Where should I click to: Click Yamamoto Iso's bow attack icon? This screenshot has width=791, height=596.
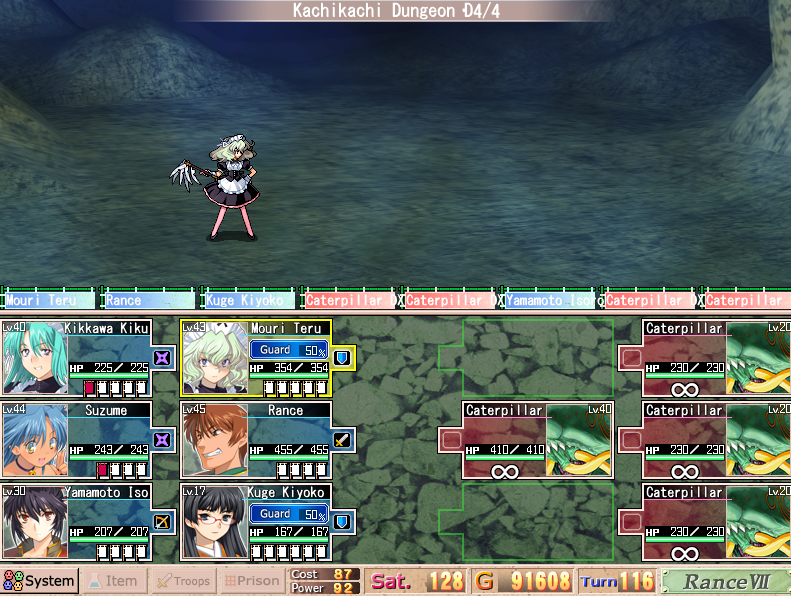point(163,521)
